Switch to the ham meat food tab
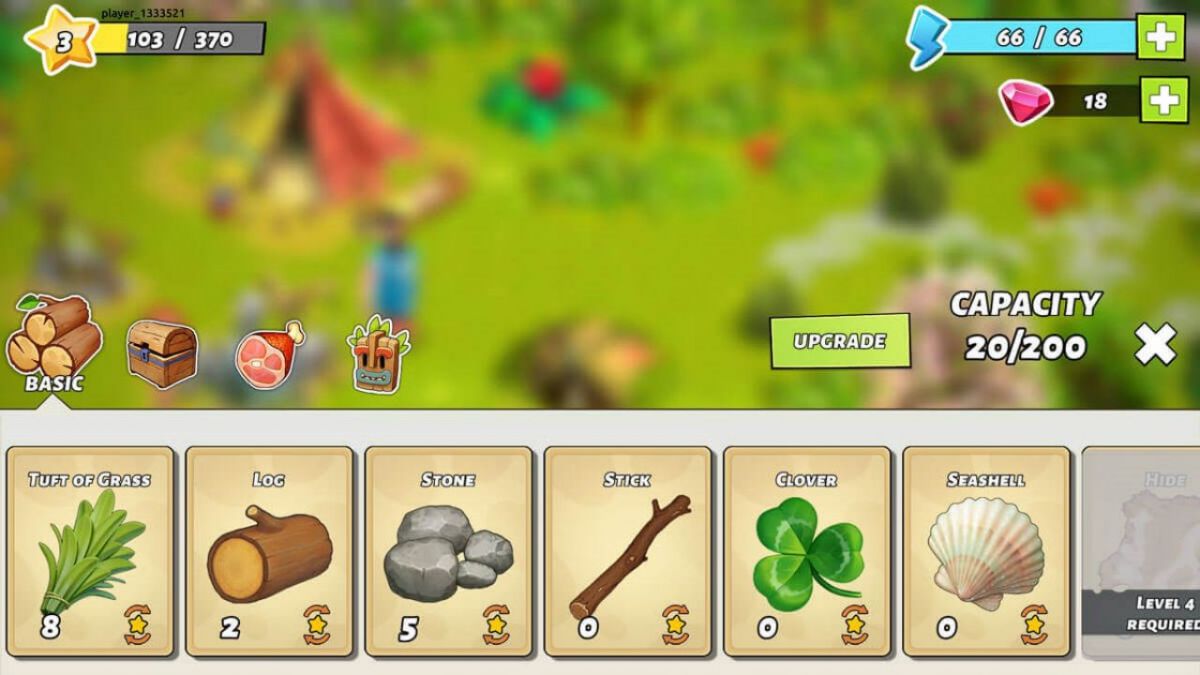1200x675 pixels. [268, 353]
